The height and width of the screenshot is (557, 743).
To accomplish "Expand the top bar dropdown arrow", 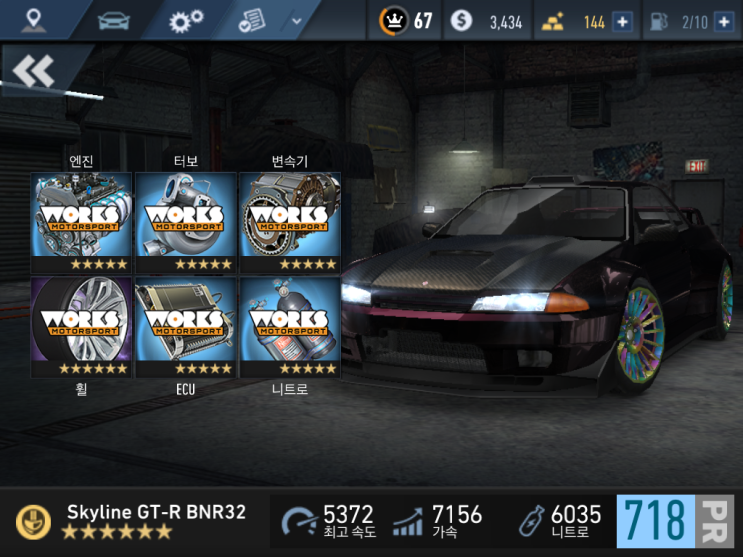I will point(295,20).
